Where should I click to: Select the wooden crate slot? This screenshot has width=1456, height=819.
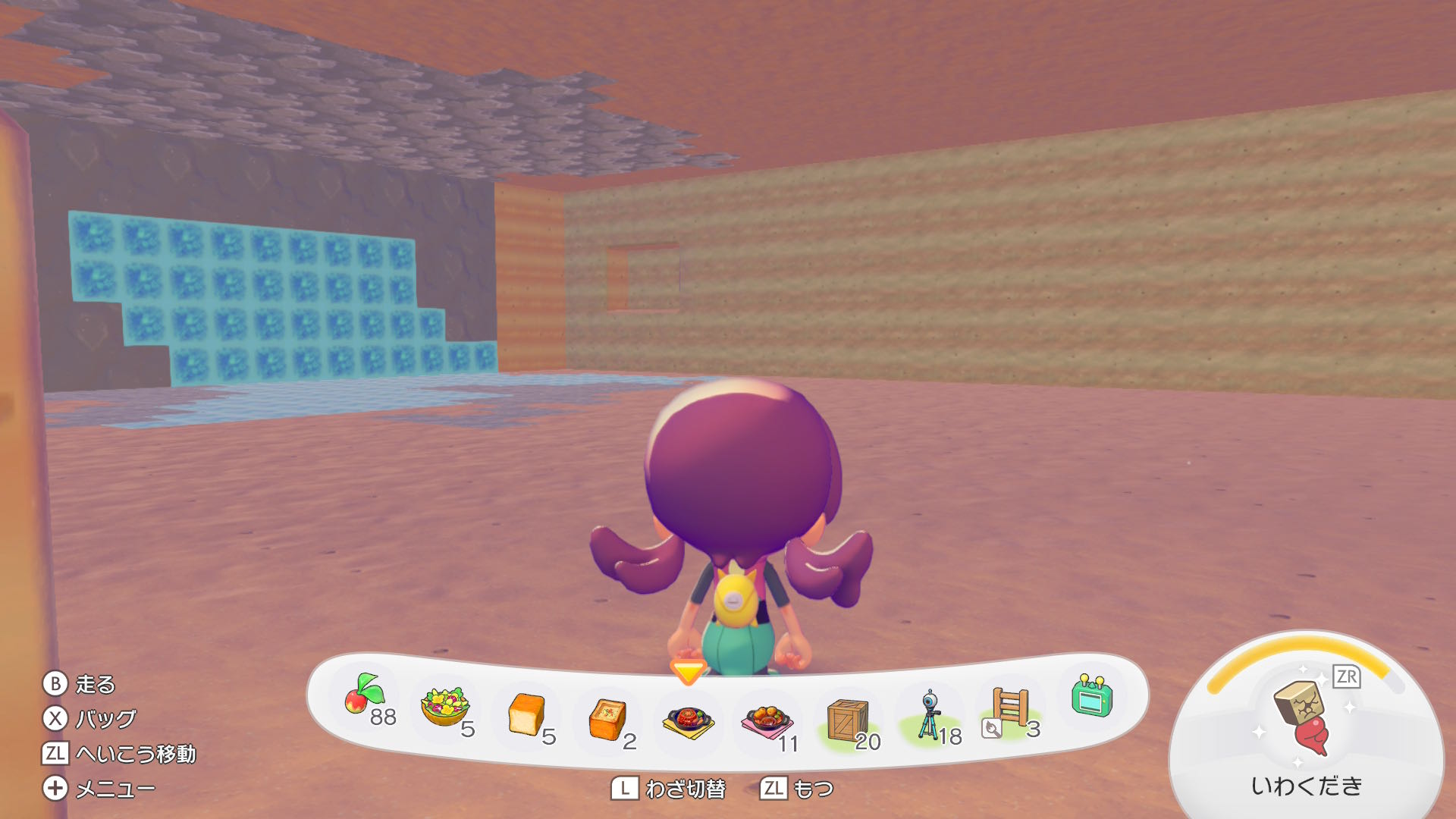847,718
